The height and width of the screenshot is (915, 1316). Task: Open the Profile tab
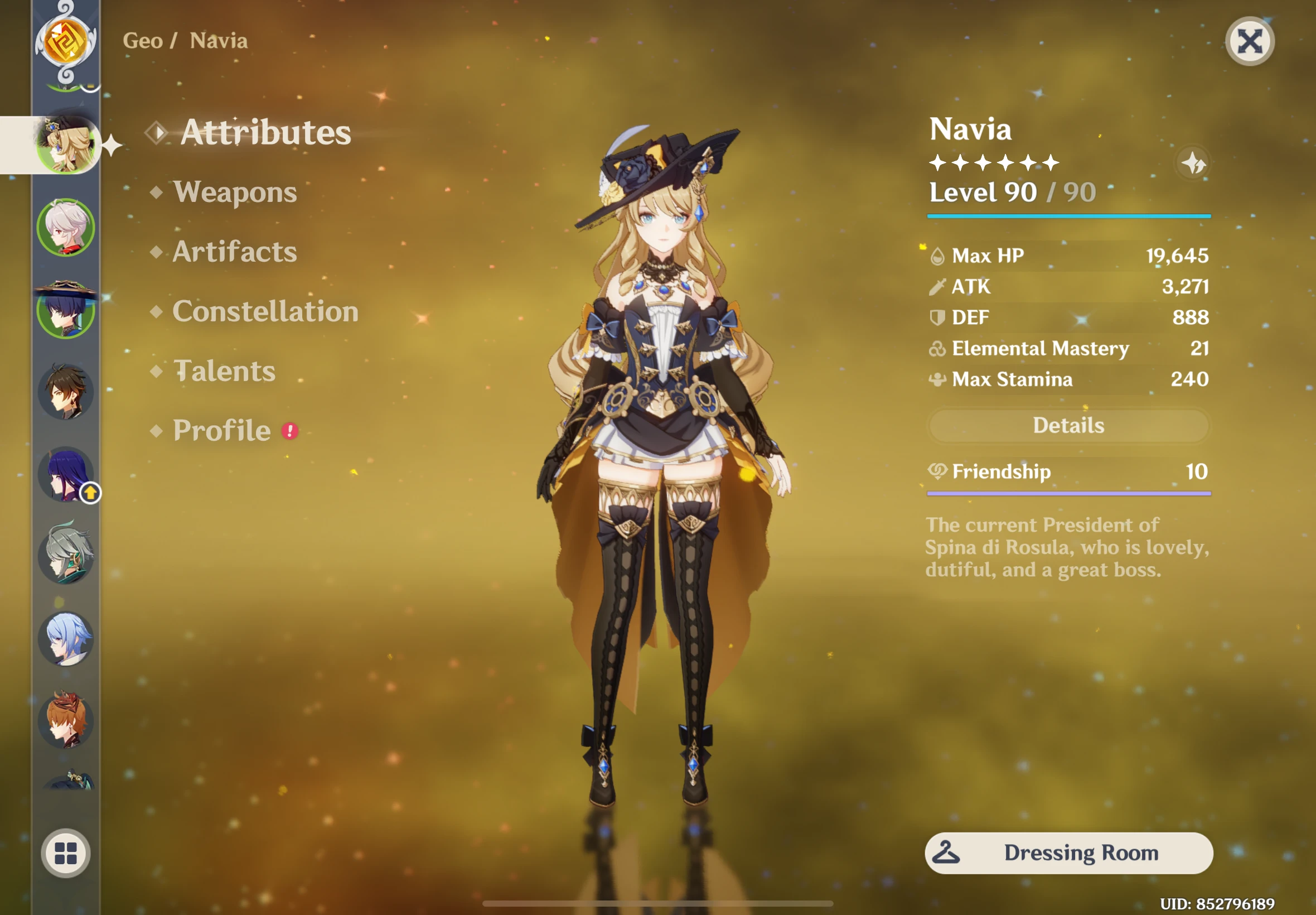pos(222,431)
